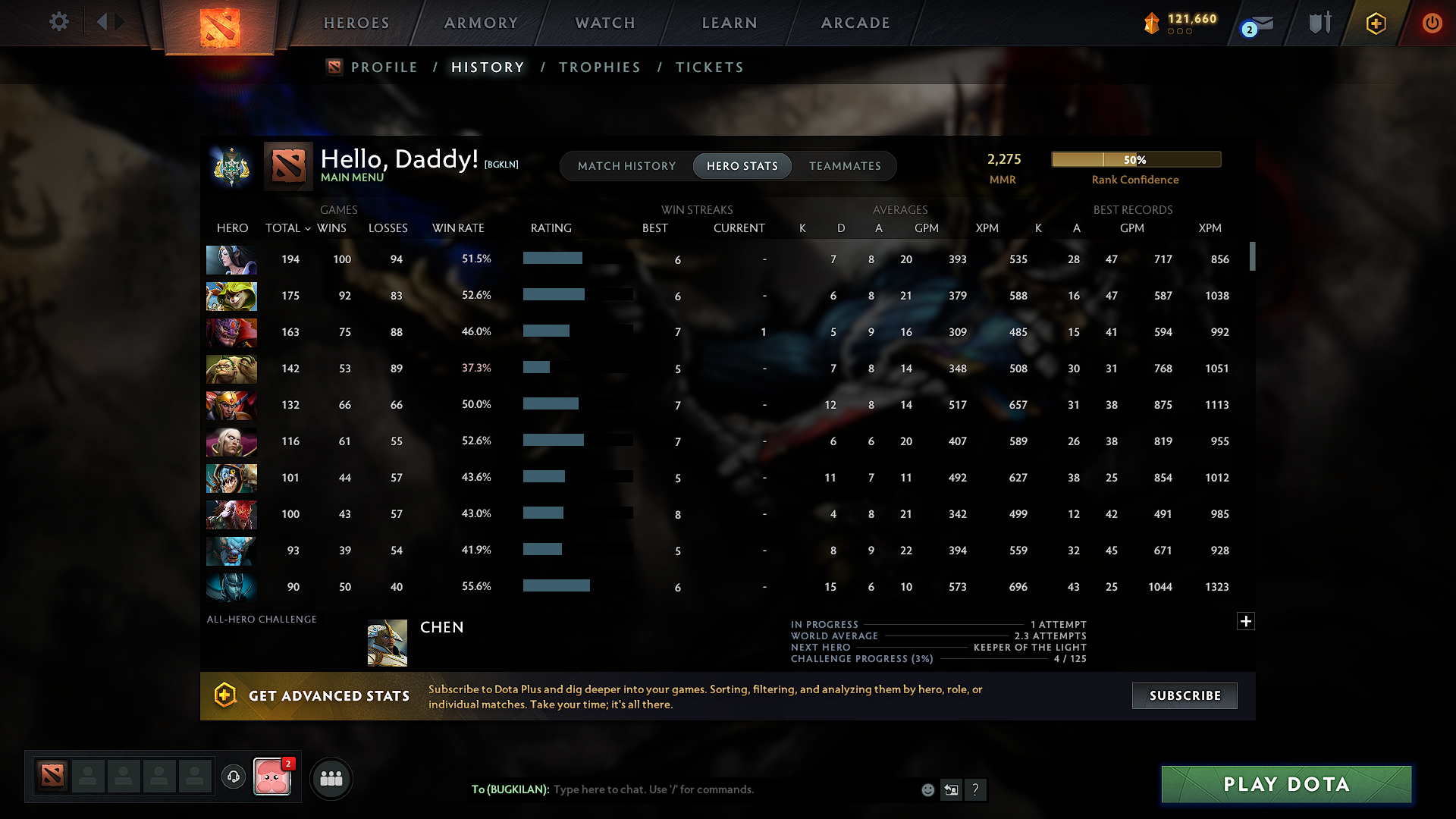Click the party finder people icon
1456x819 pixels.
(x=331, y=778)
